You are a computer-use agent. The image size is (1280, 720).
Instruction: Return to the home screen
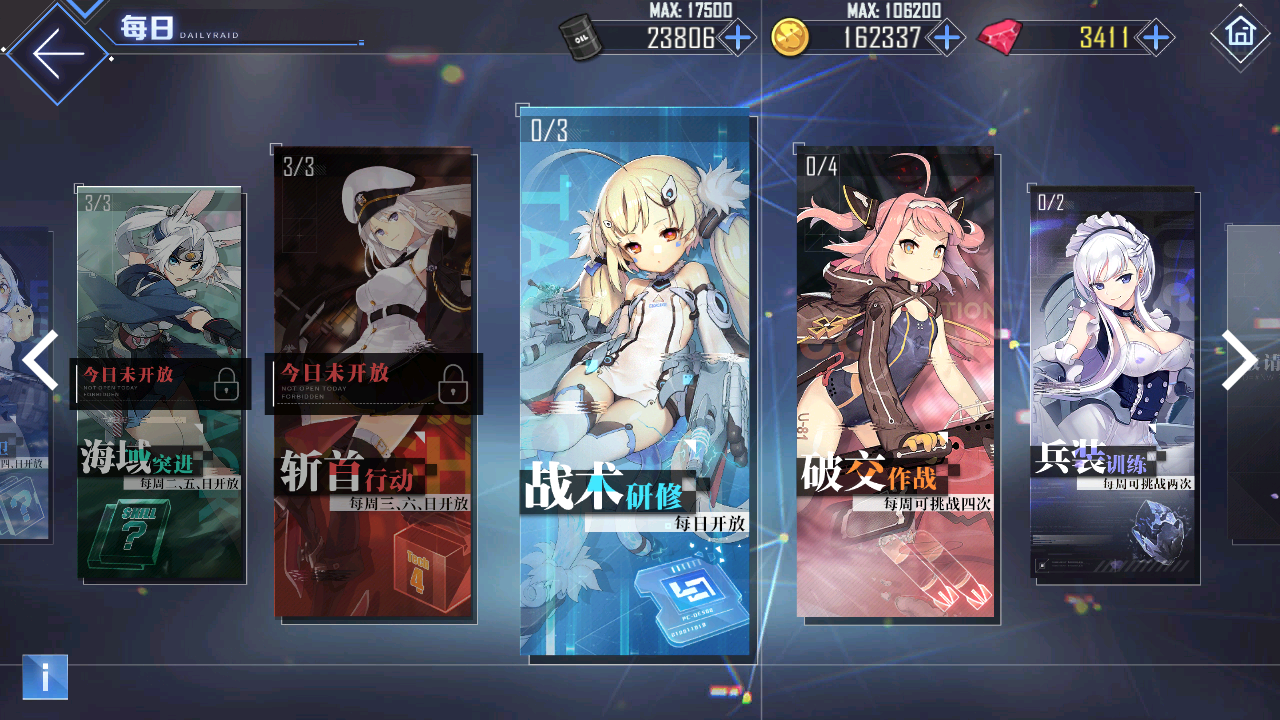point(1240,34)
